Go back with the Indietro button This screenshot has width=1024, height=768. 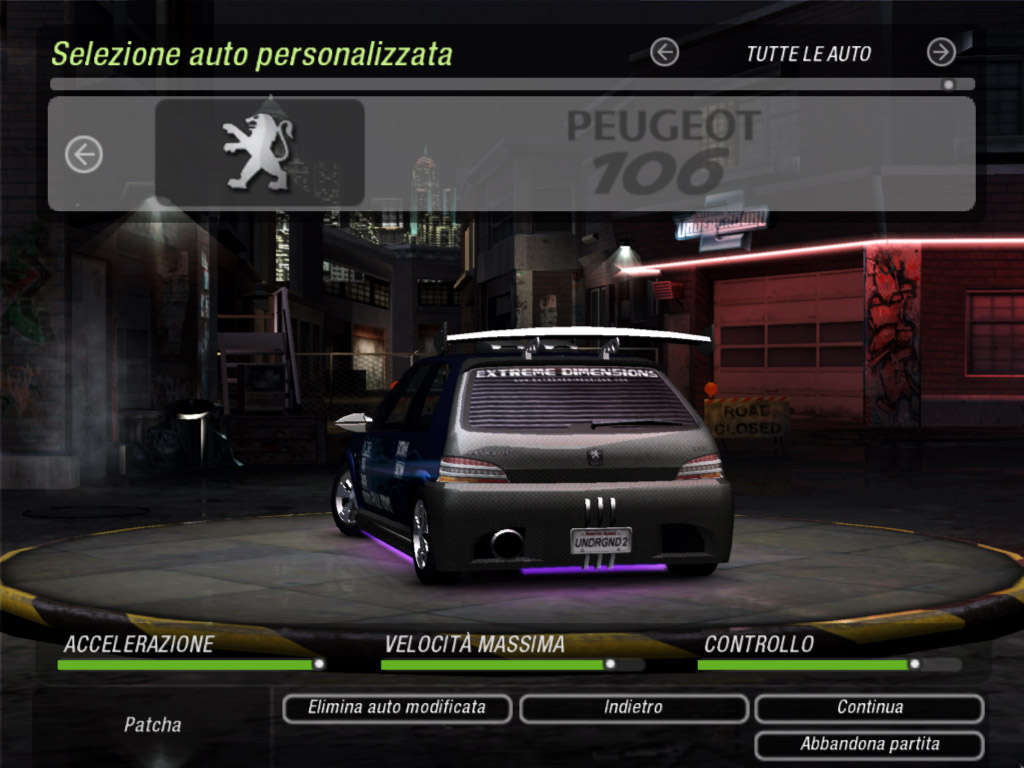[x=633, y=708]
